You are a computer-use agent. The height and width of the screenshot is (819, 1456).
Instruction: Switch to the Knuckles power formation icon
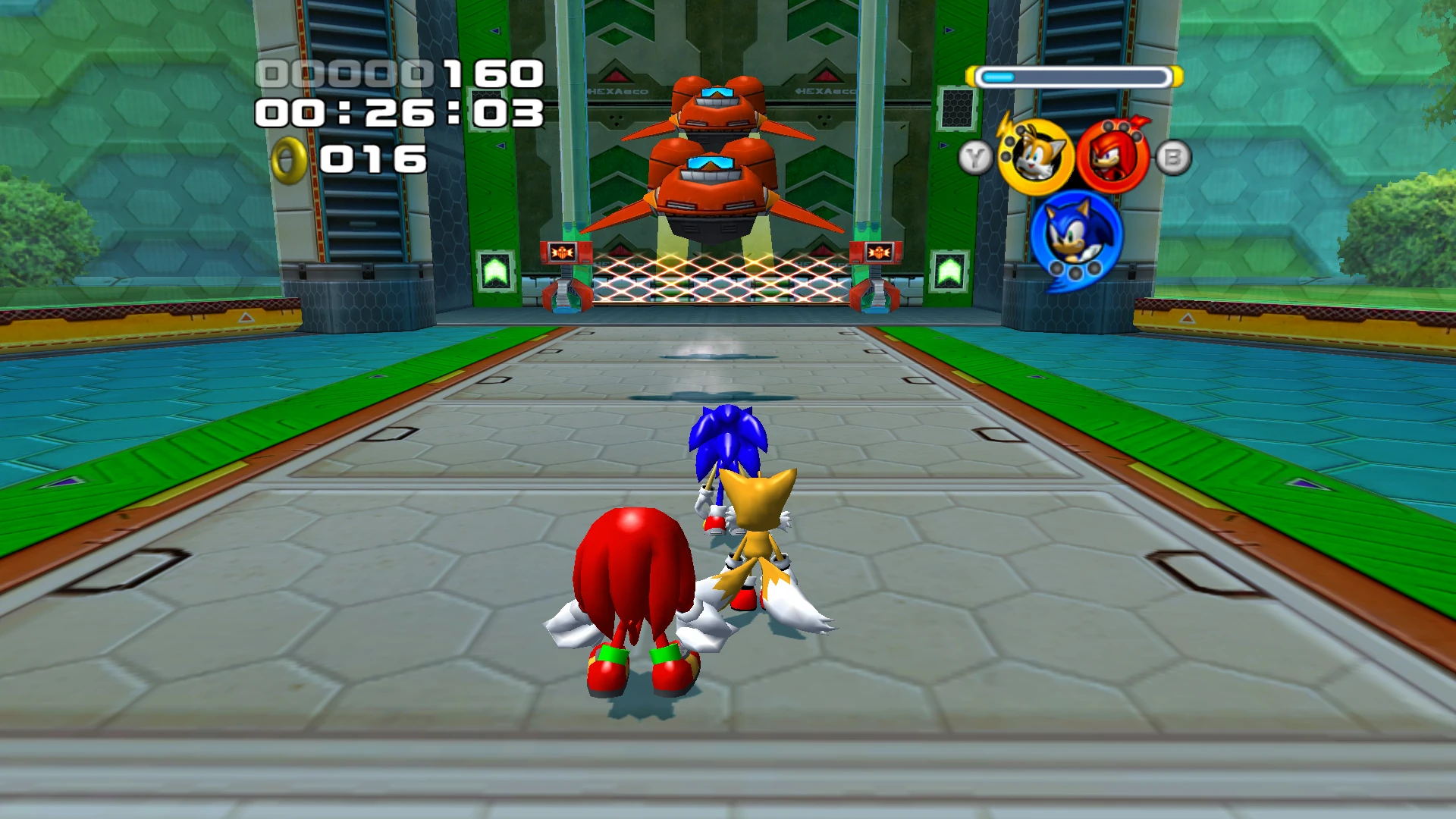[x=1112, y=157]
